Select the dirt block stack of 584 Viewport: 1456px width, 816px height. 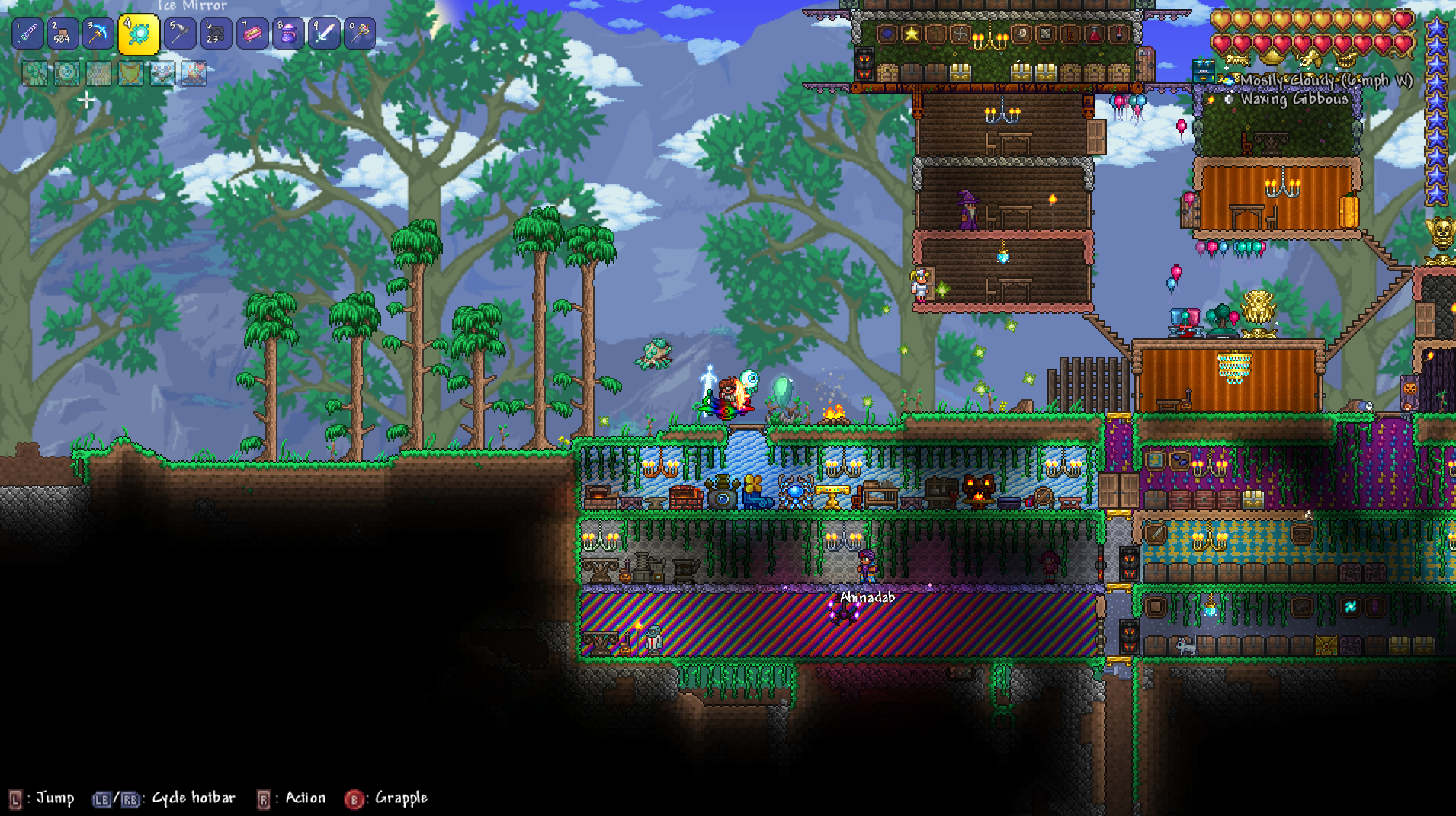coord(63,34)
